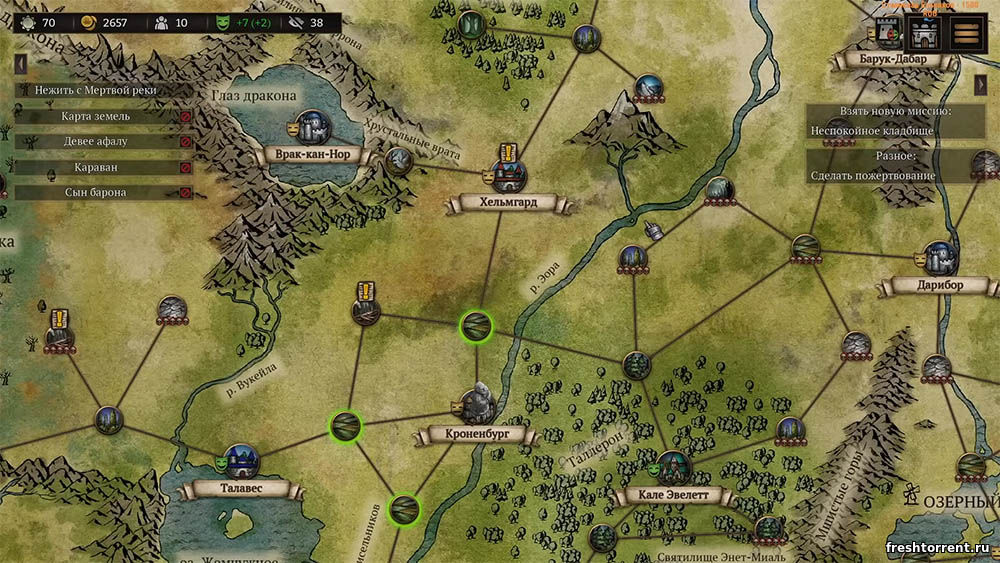Take the Неспокойное кладбище mission
The height and width of the screenshot is (563, 1000).
click(871, 131)
